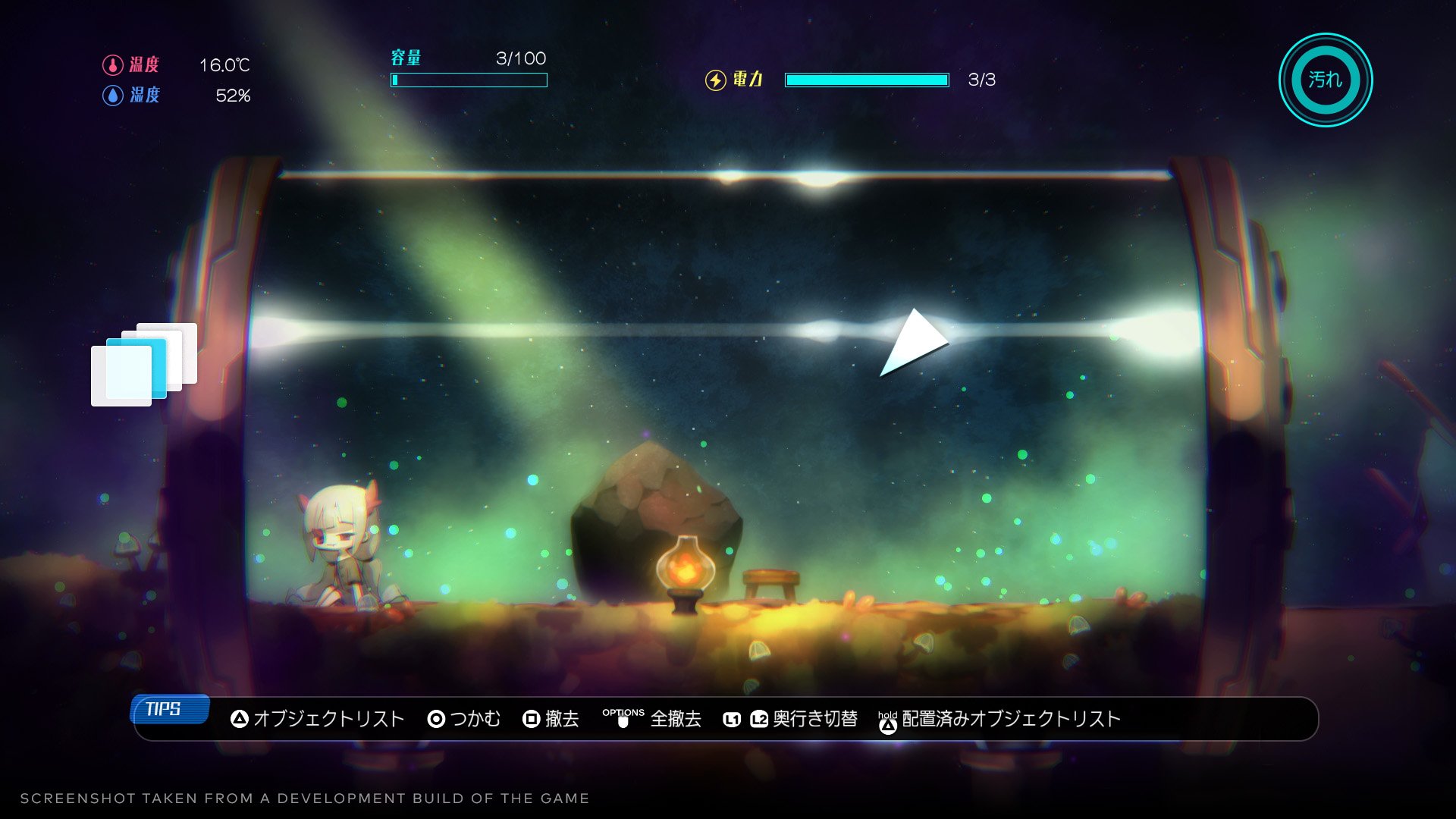The image size is (1456, 819).
Task: Open the TIPS tab label
Action: (168, 711)
